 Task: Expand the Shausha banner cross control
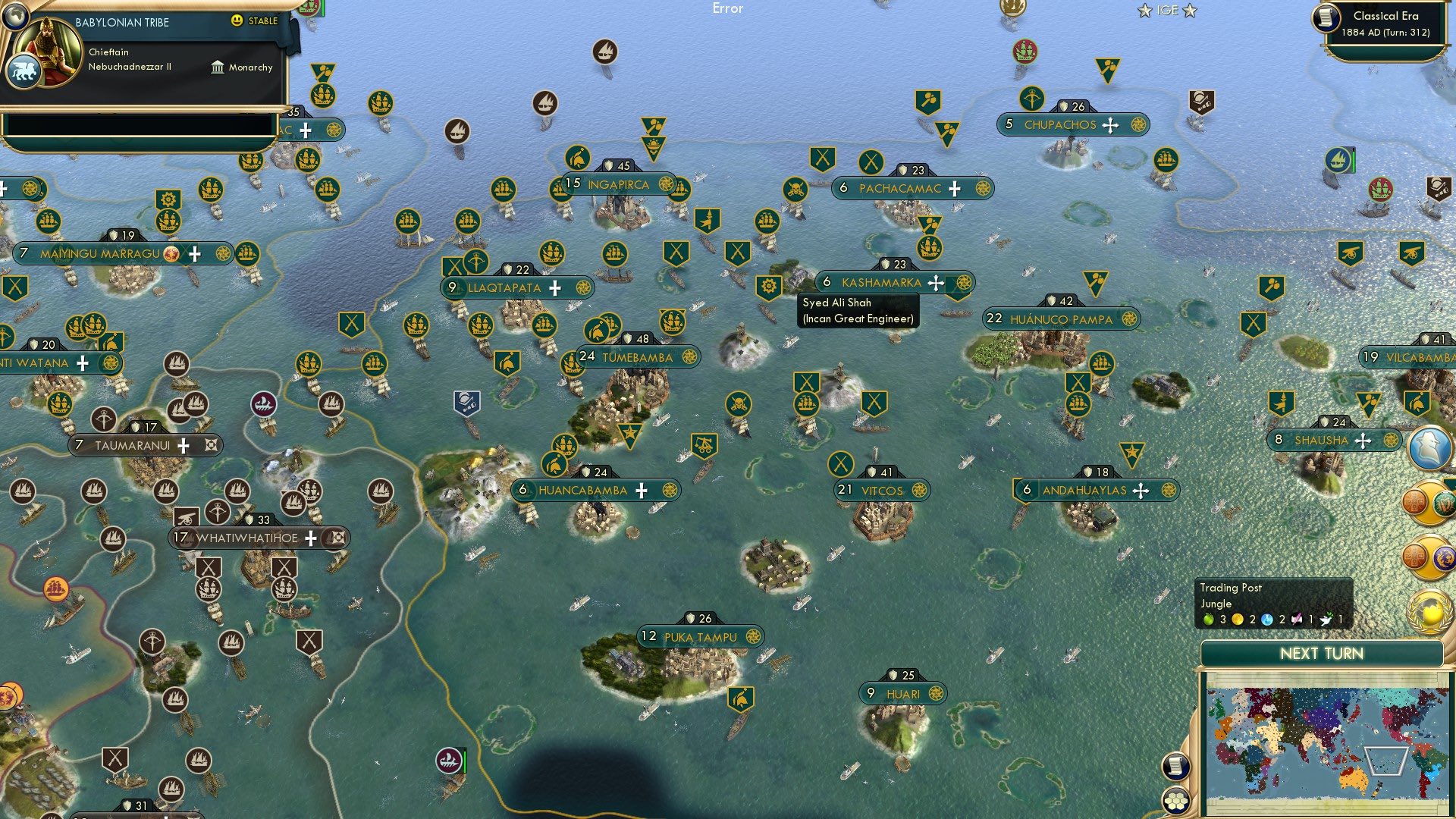pos(1363,440)
